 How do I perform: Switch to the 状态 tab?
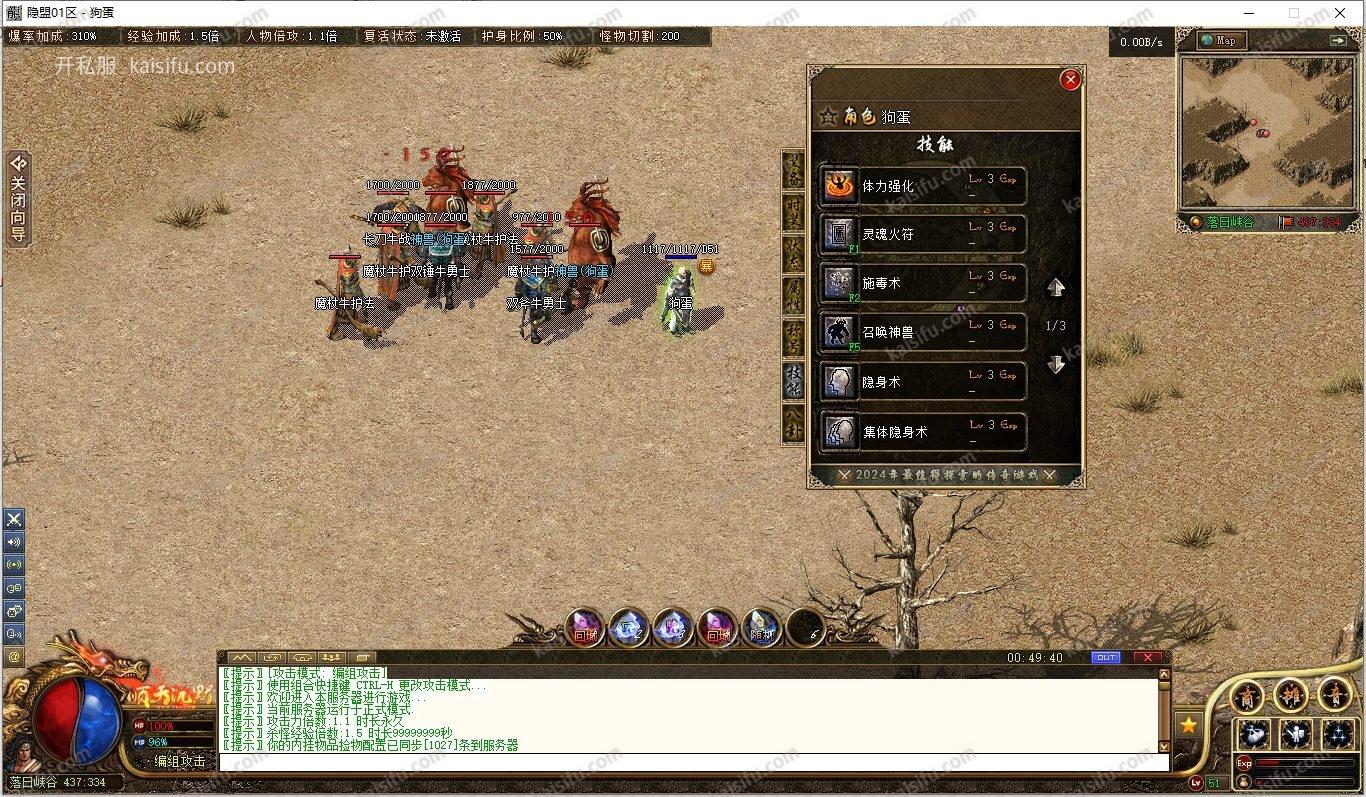click(793, 254)
